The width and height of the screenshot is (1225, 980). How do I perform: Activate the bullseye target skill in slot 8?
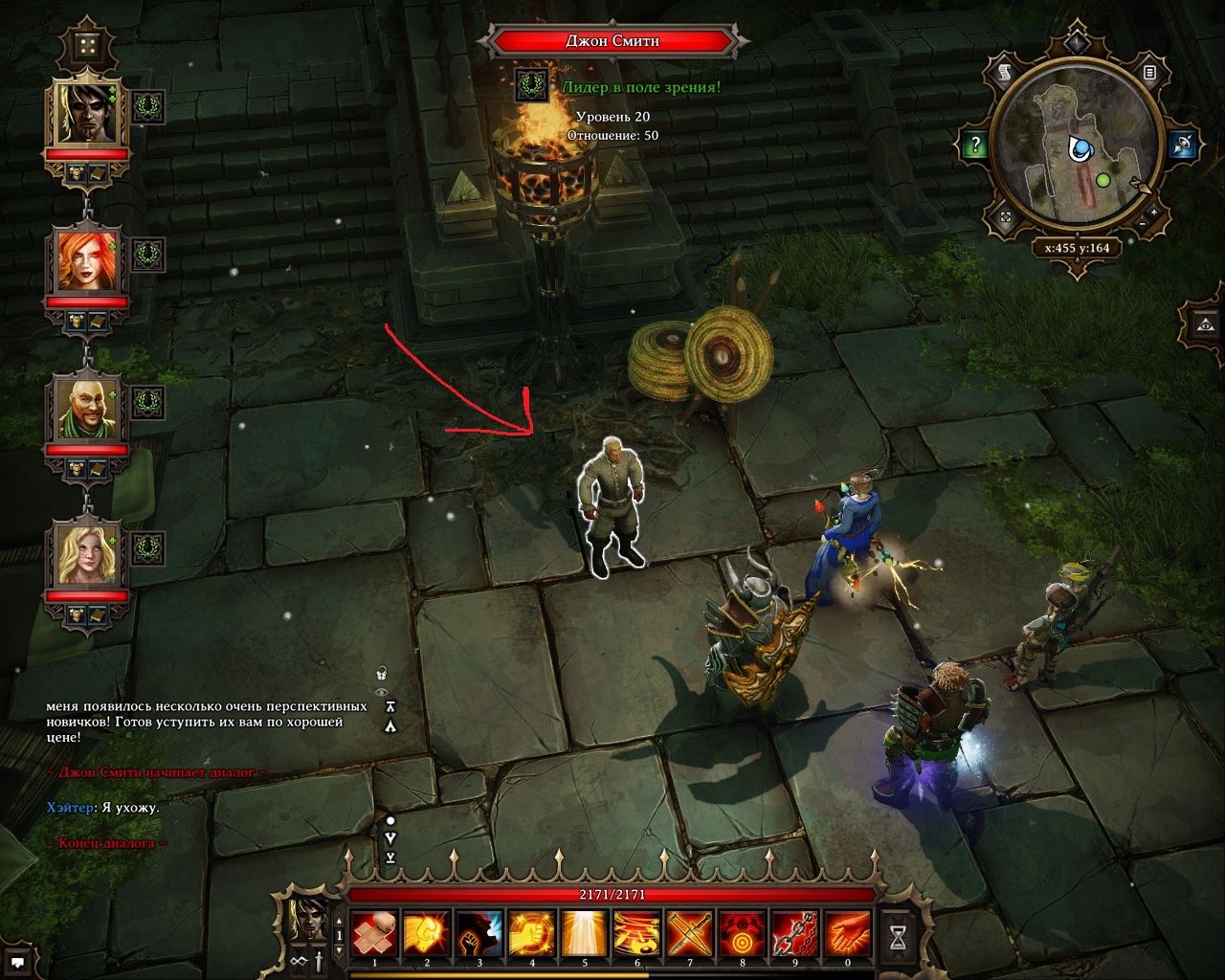(742, 931)
